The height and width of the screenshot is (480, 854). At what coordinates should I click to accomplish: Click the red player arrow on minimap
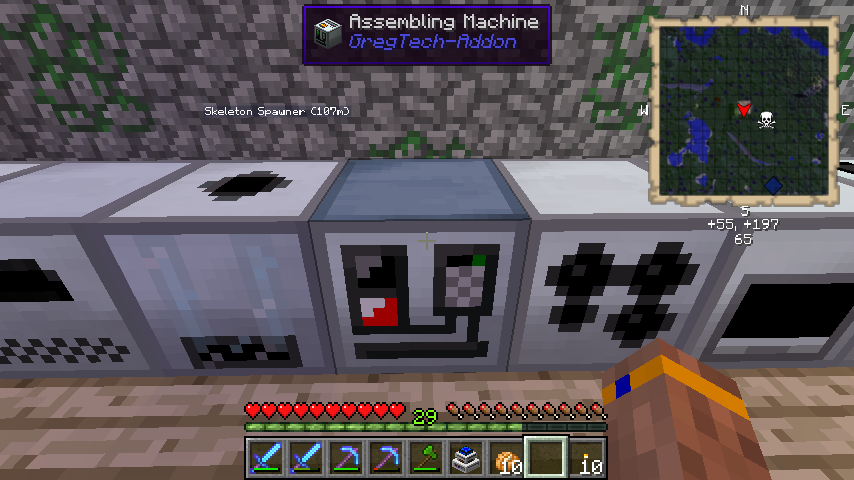(x=743, y=107)
